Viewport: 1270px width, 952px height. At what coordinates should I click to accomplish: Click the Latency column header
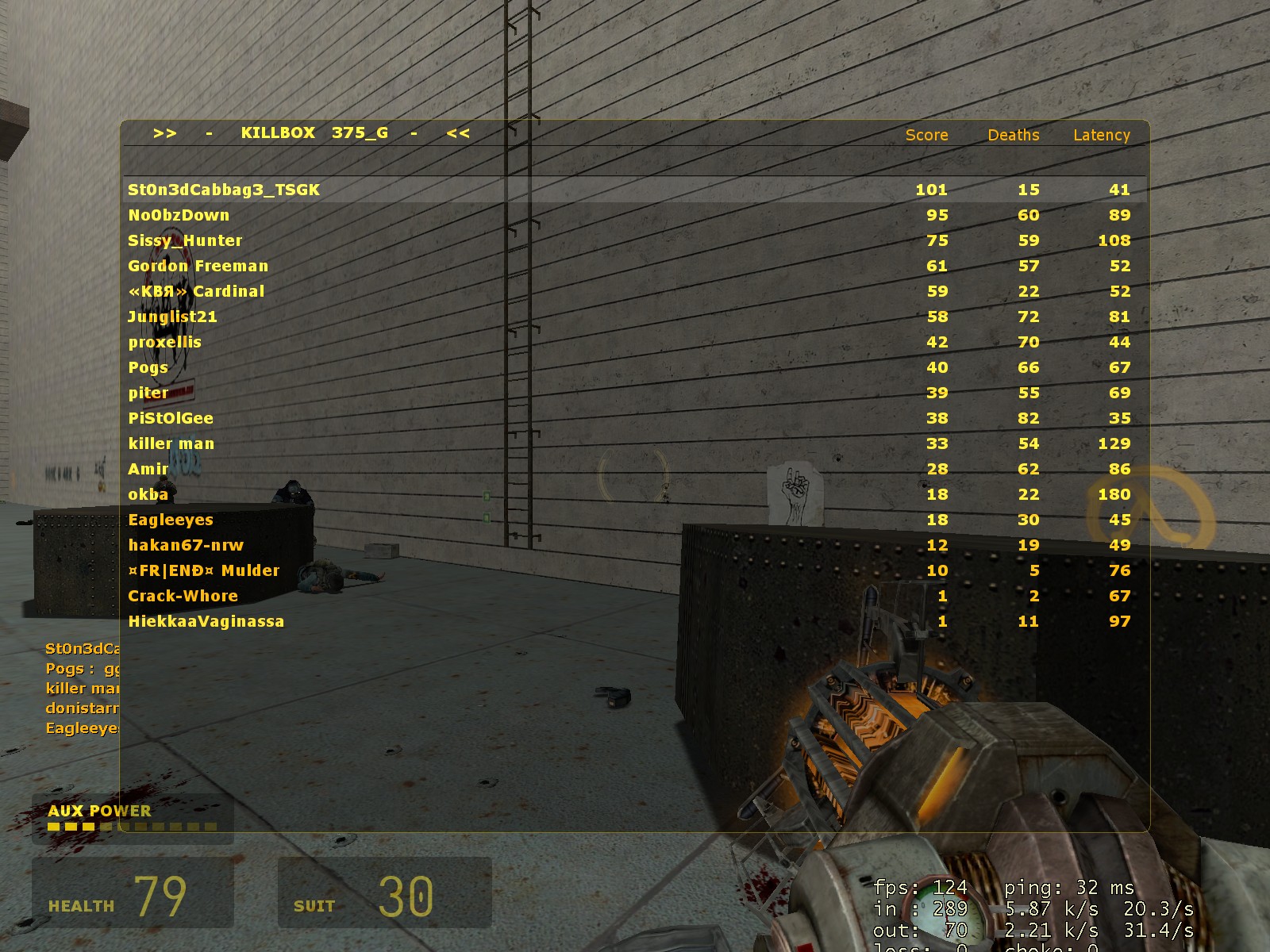pos(1101,135)
